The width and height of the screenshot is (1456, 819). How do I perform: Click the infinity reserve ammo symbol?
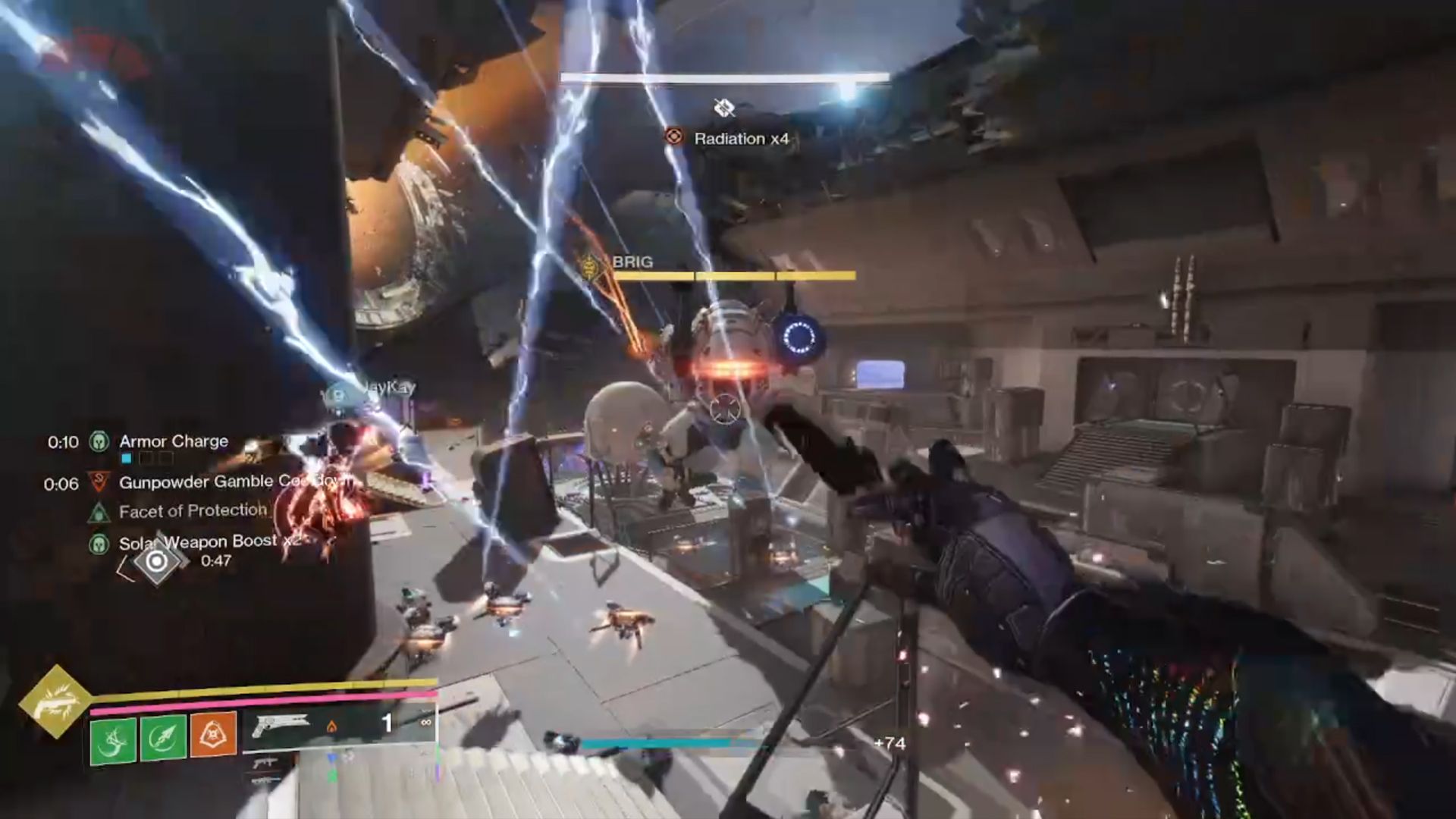tap(425, 723)
